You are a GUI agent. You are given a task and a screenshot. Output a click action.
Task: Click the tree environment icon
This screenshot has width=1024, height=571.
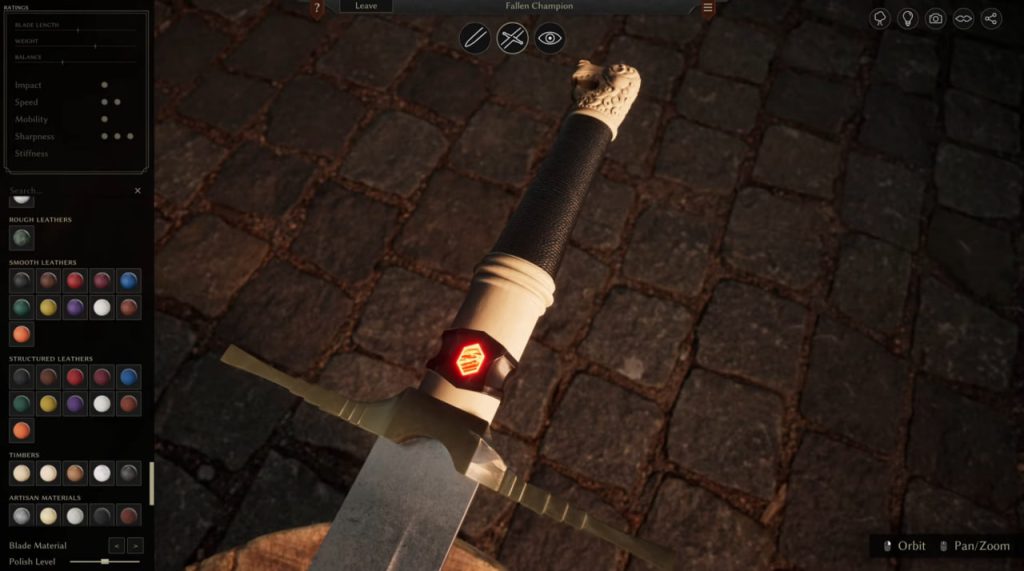click(880, 18)
